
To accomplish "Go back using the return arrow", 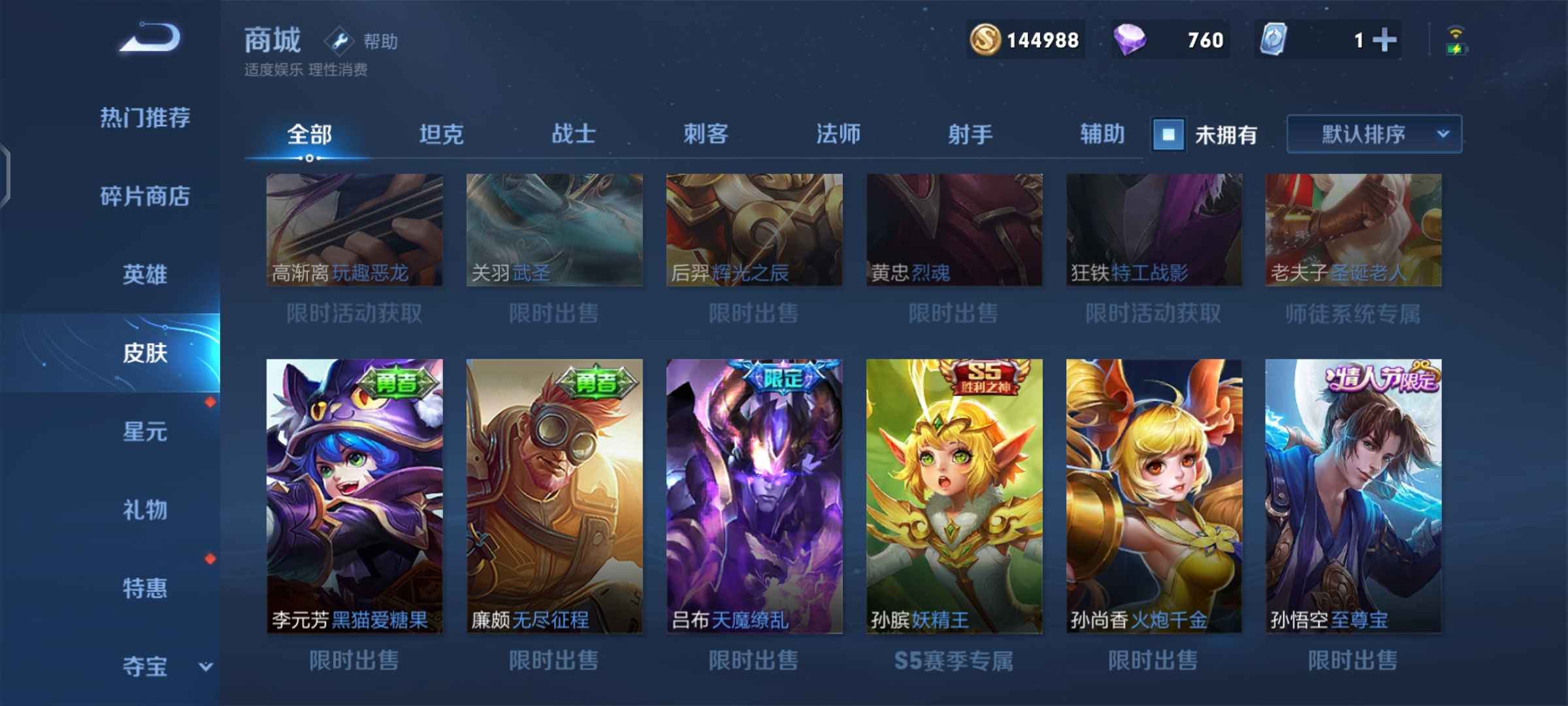I will [150, 38].
